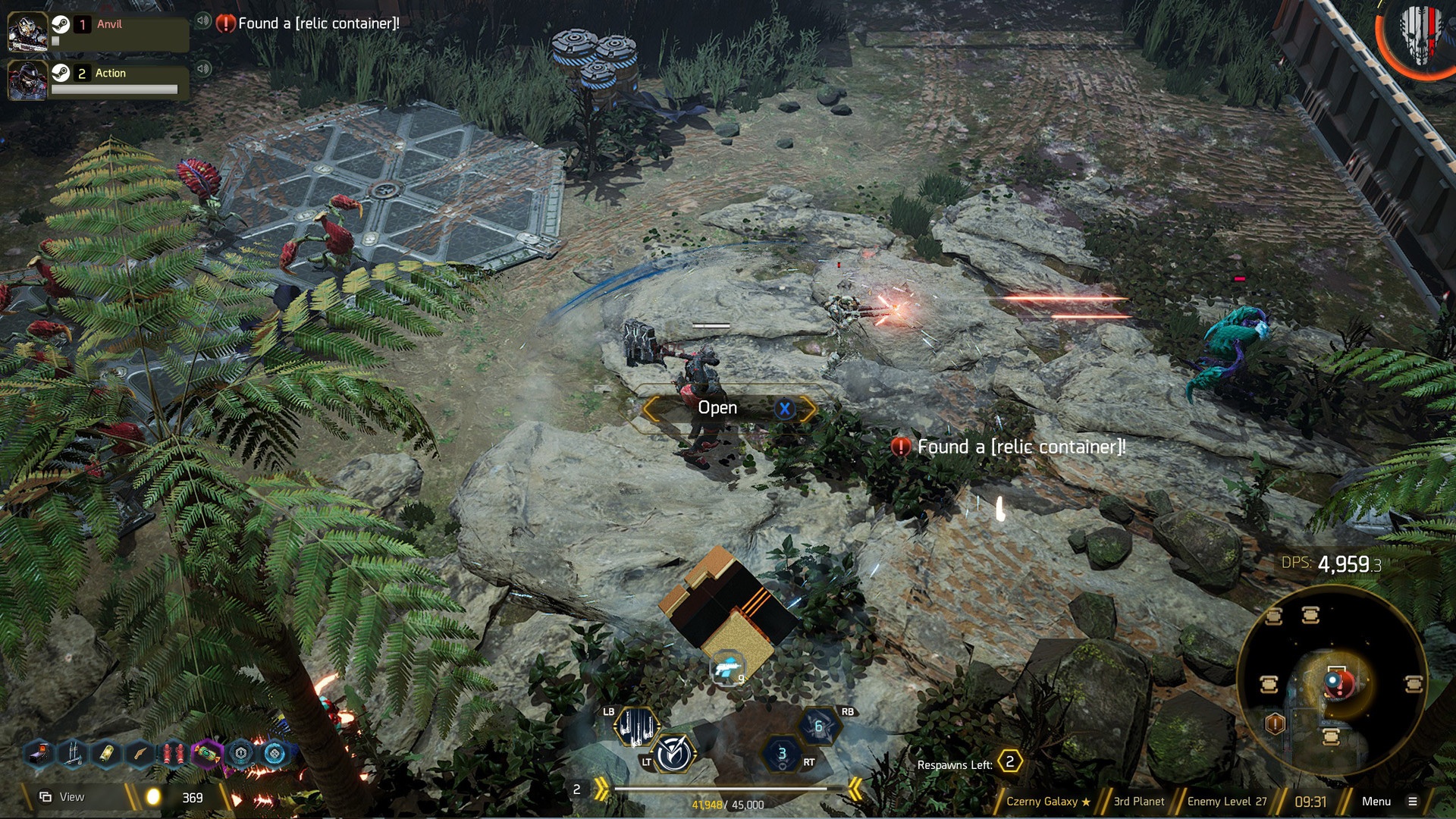
Task: Click the View button
Action: pyautogui.click(x=63, y=797)
